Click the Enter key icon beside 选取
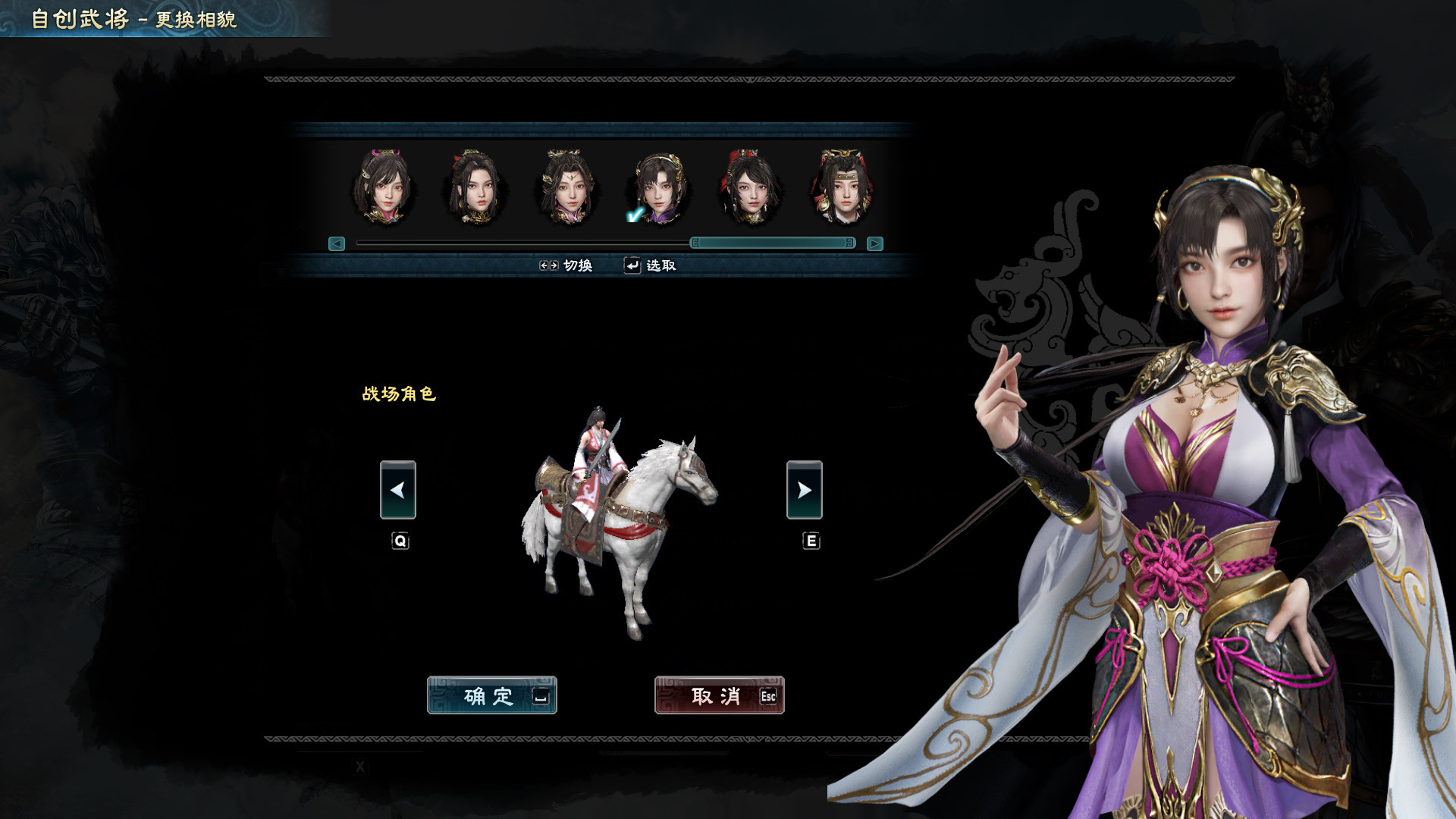This screenshot has height=819, width=1456. (x=631, y=265)
